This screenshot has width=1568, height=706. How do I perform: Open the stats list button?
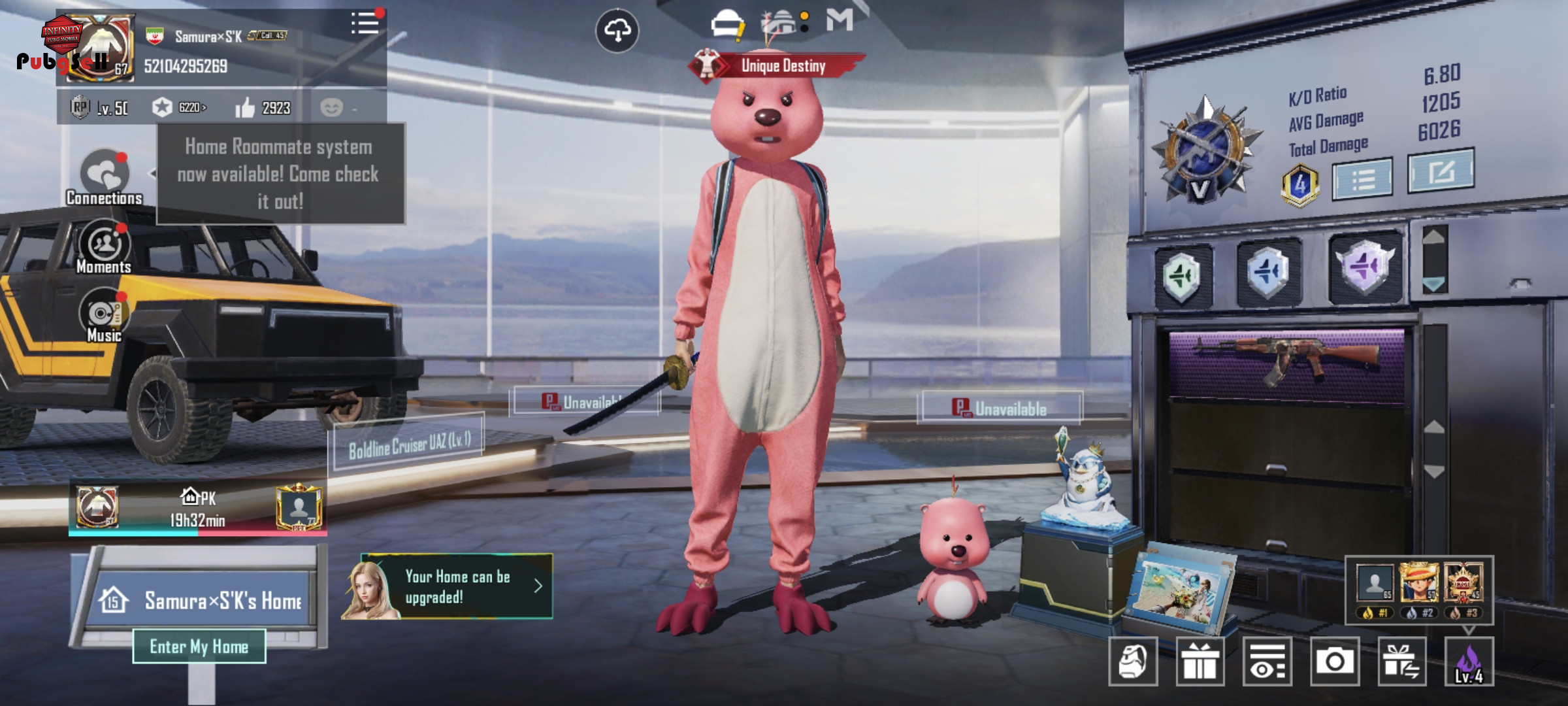(1363, 178)
